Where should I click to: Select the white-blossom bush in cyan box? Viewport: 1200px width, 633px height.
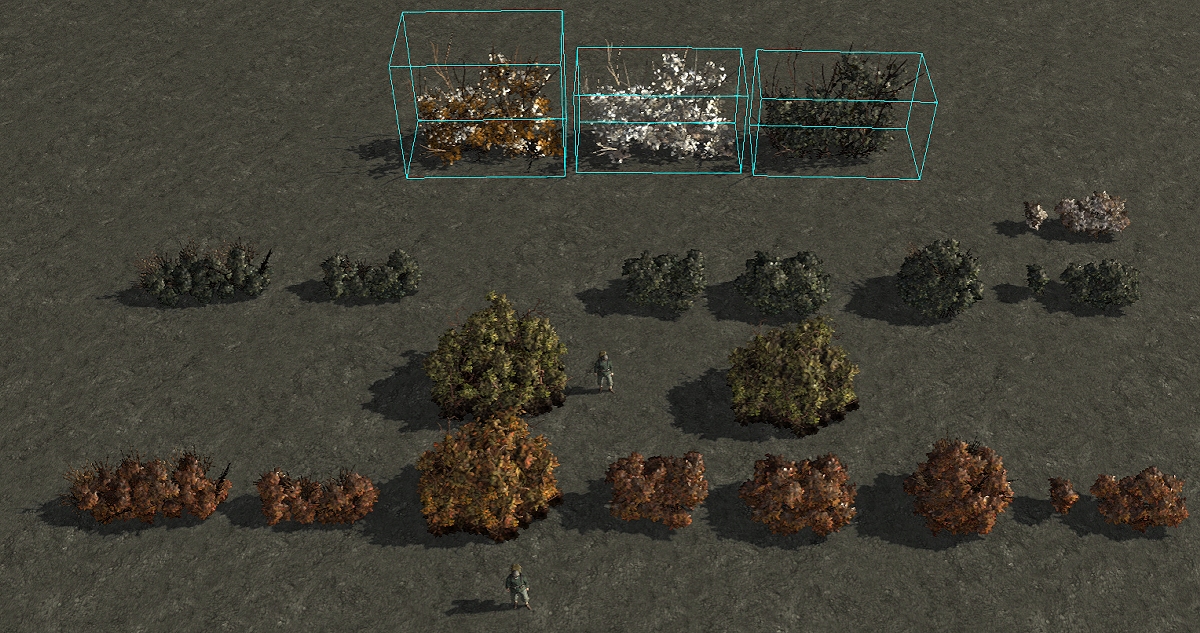pos(658,108)
